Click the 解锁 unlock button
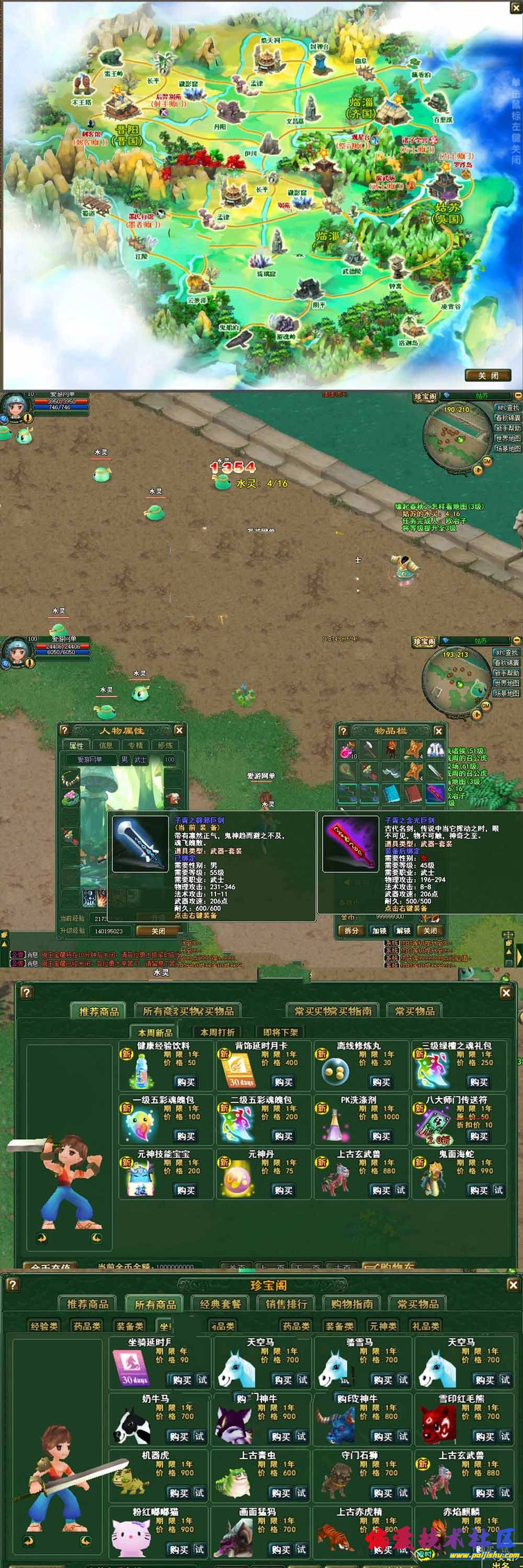Screen dimensions: 523x1568 click(403, 930)
